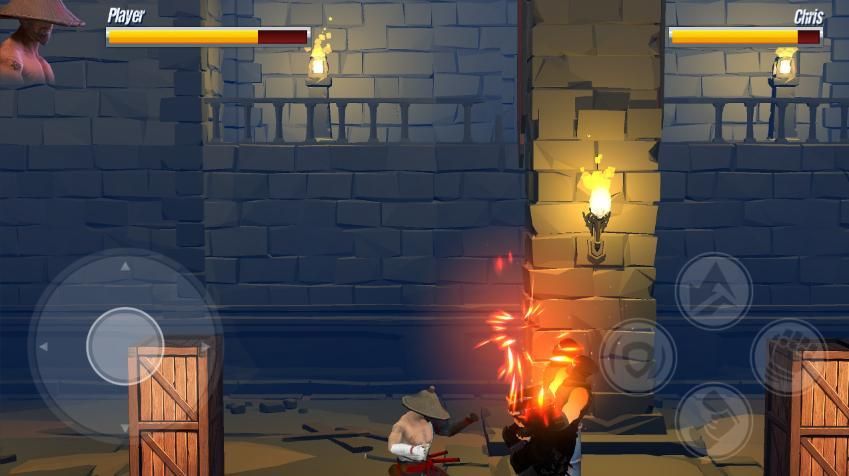
Task: Activate the shield block button
Action: tap(637, 357)
